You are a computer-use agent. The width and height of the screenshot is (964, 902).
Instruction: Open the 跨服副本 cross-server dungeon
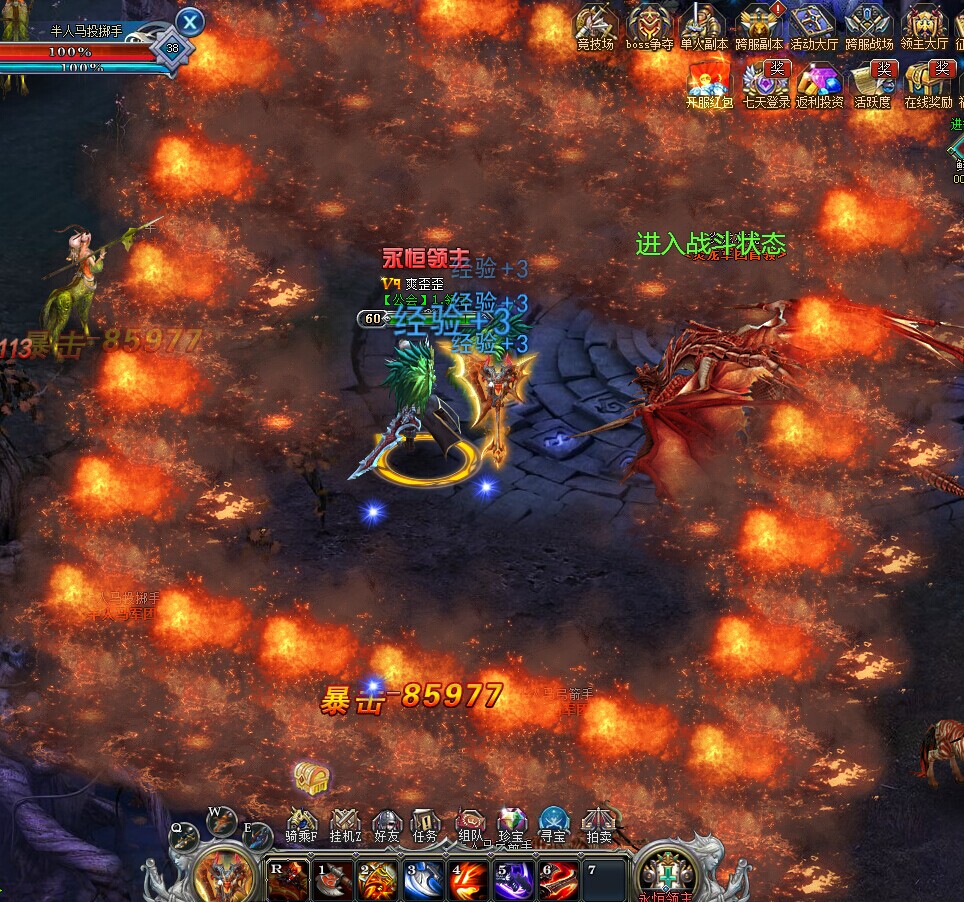[x=759, y=26]
